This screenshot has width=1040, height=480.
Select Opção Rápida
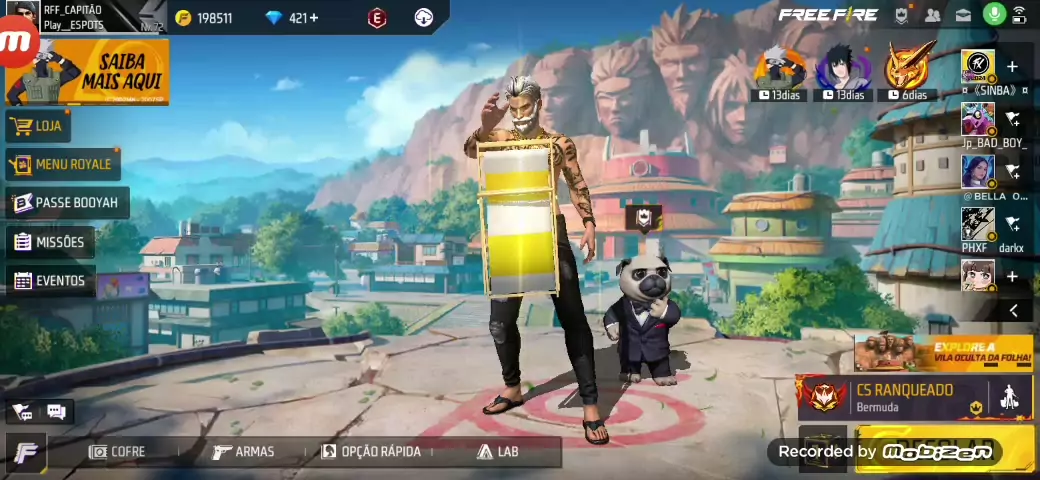click(371, 452)
